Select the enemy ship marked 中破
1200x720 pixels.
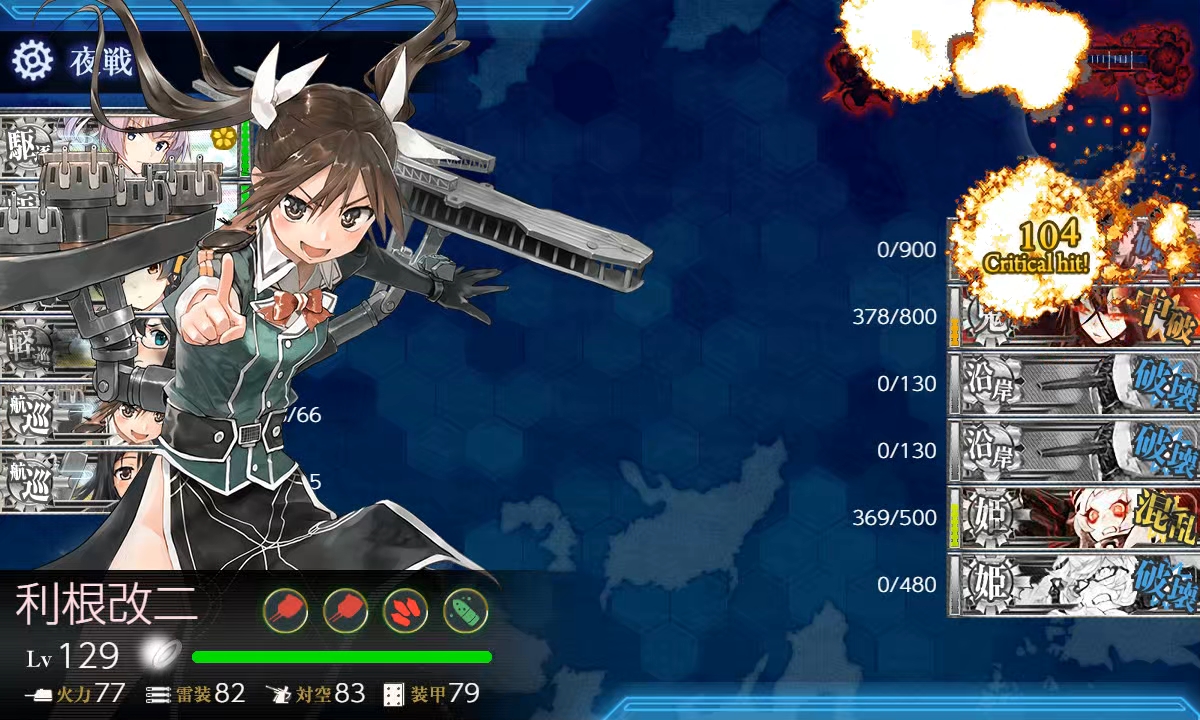click(1073, 320)
